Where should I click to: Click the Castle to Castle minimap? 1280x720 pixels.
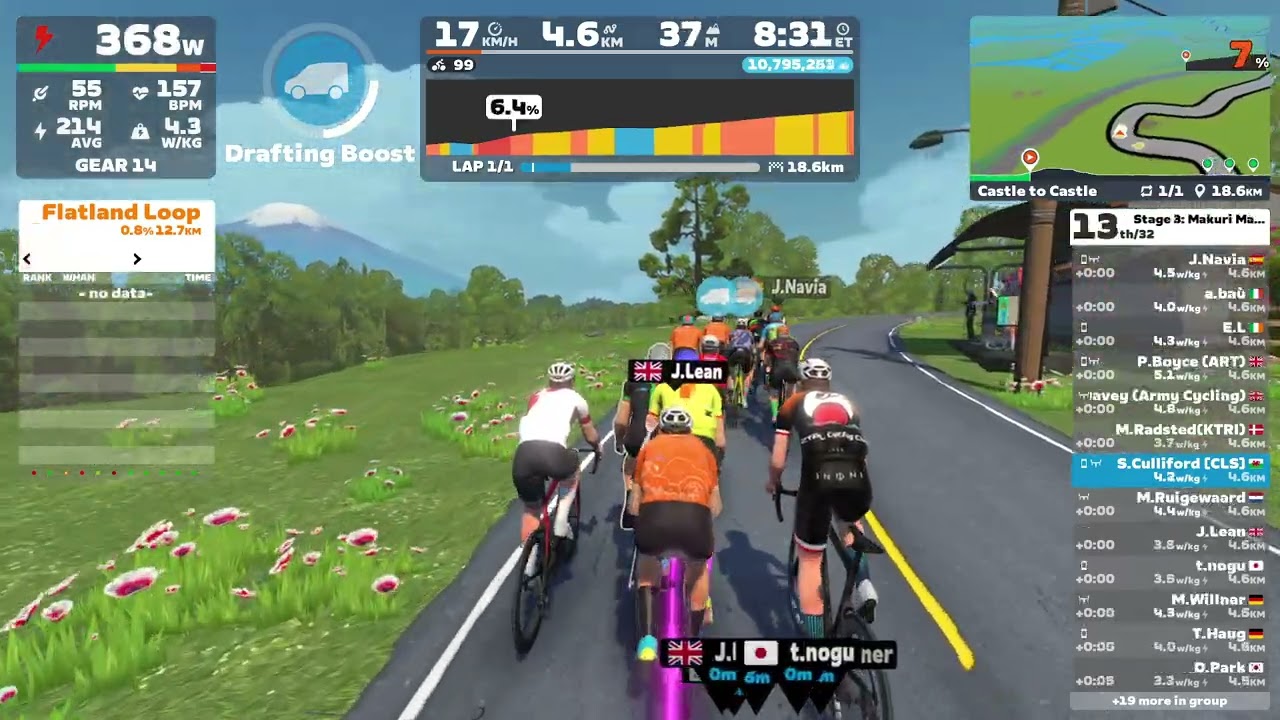[x=1120, y=100]
